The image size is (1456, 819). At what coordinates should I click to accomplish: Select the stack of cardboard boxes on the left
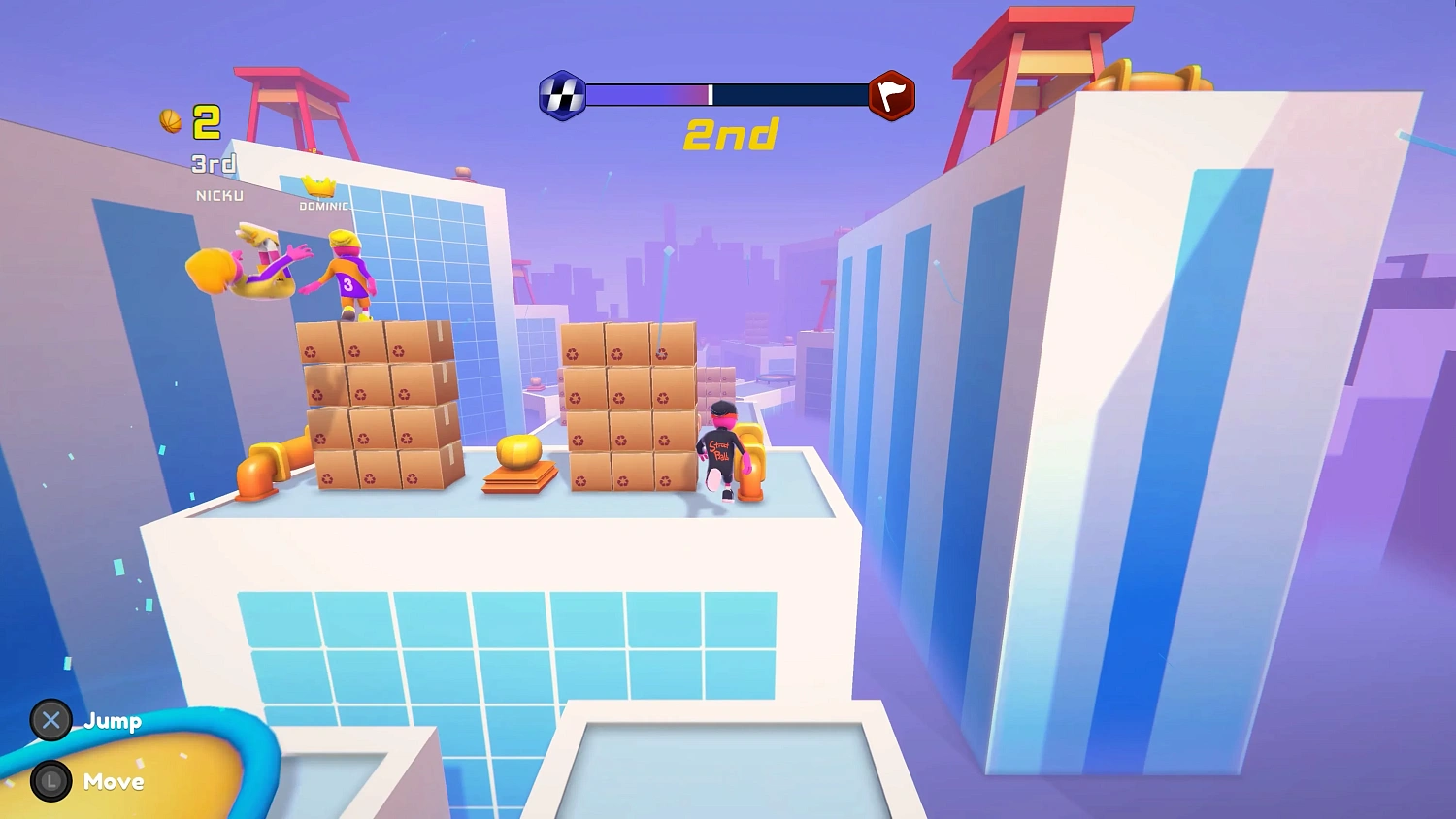[381, 408]
